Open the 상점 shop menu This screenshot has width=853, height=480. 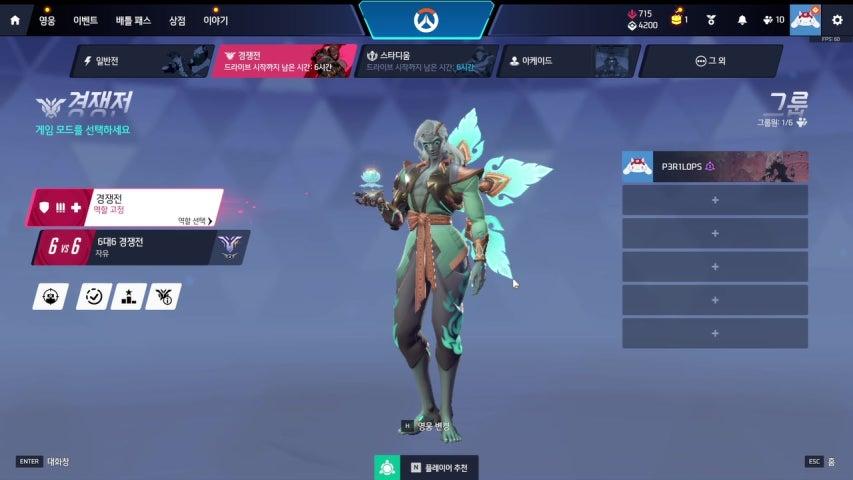pyautogui.click(x=177, y=20)
